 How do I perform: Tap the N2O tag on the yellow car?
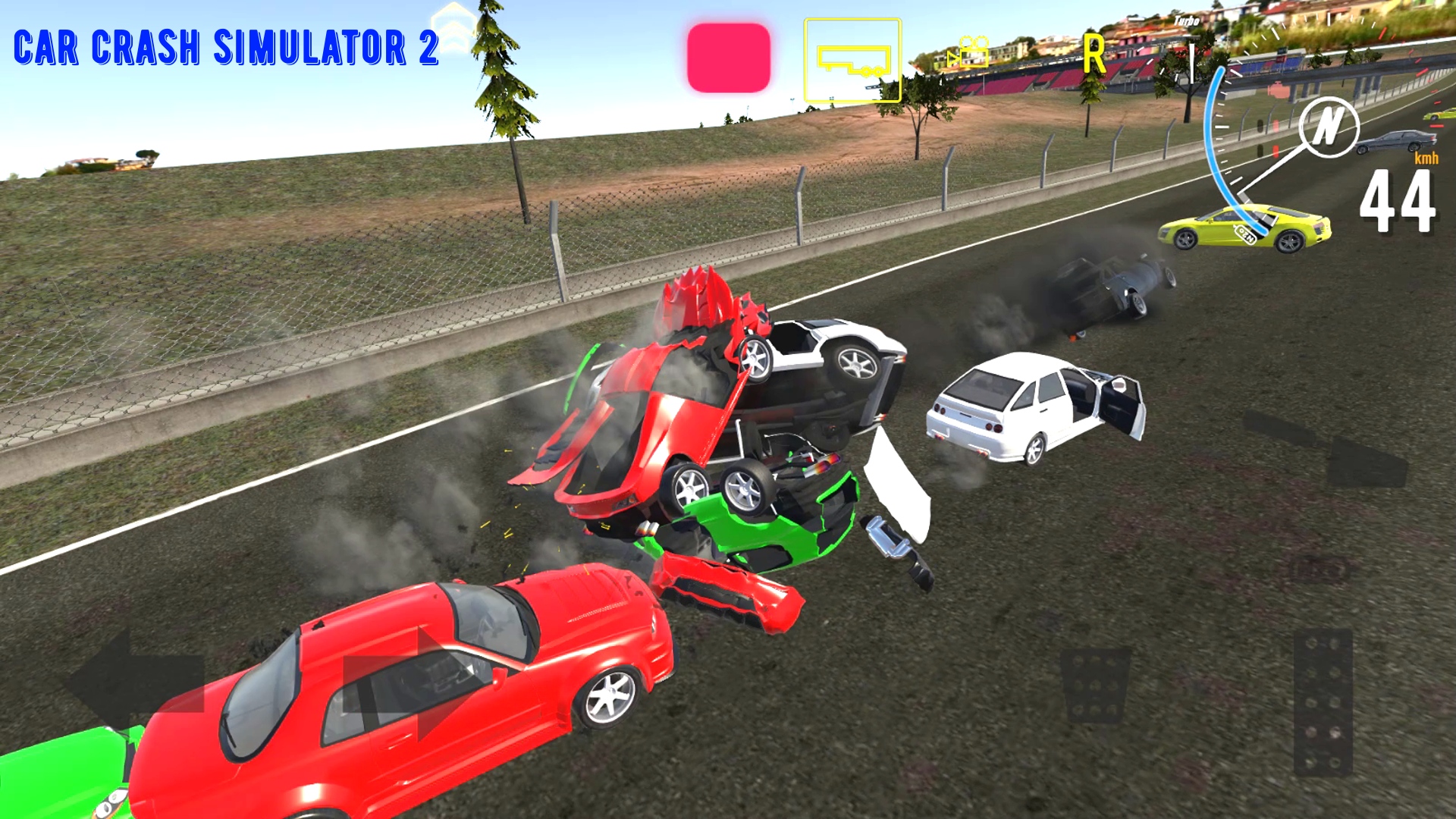[x=1245, y=234]
